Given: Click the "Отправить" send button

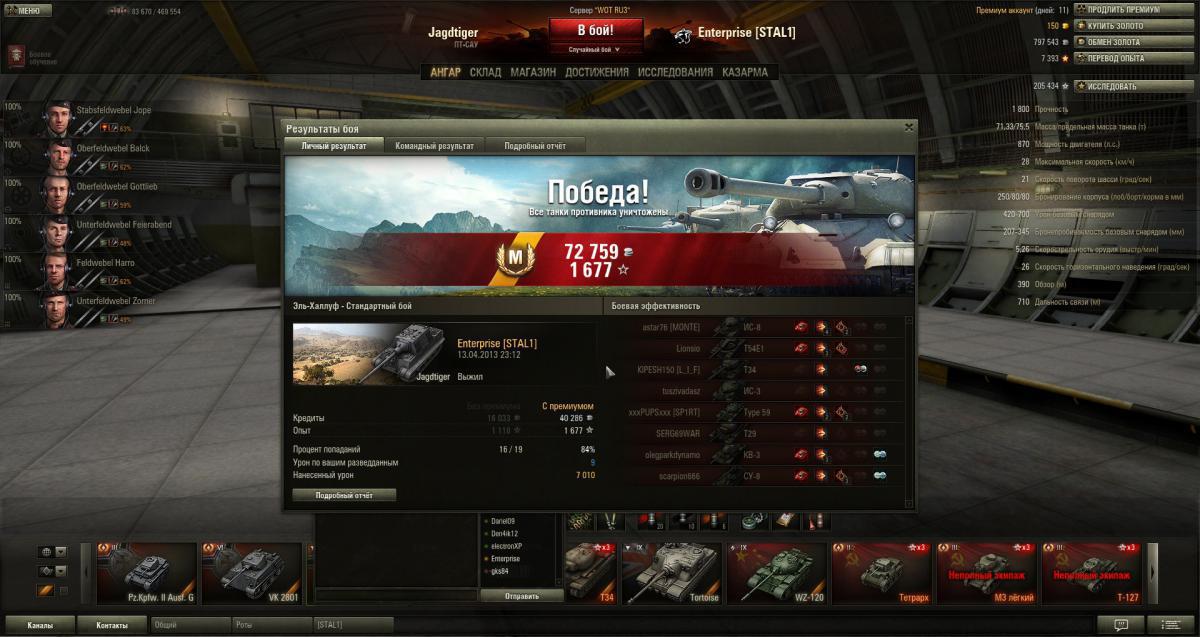Looking at the screenshot, I should click(x=520, y=596).
